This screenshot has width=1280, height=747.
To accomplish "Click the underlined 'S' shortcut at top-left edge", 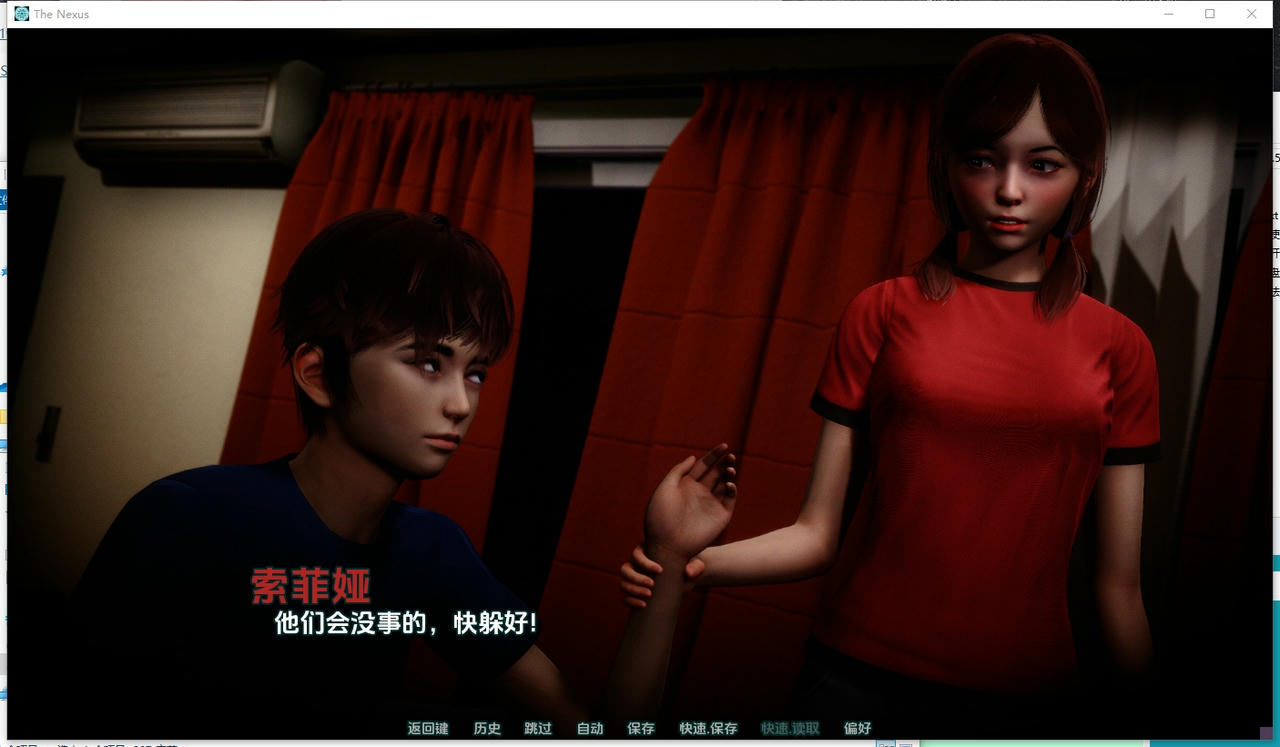I will (x=3, y=70).
